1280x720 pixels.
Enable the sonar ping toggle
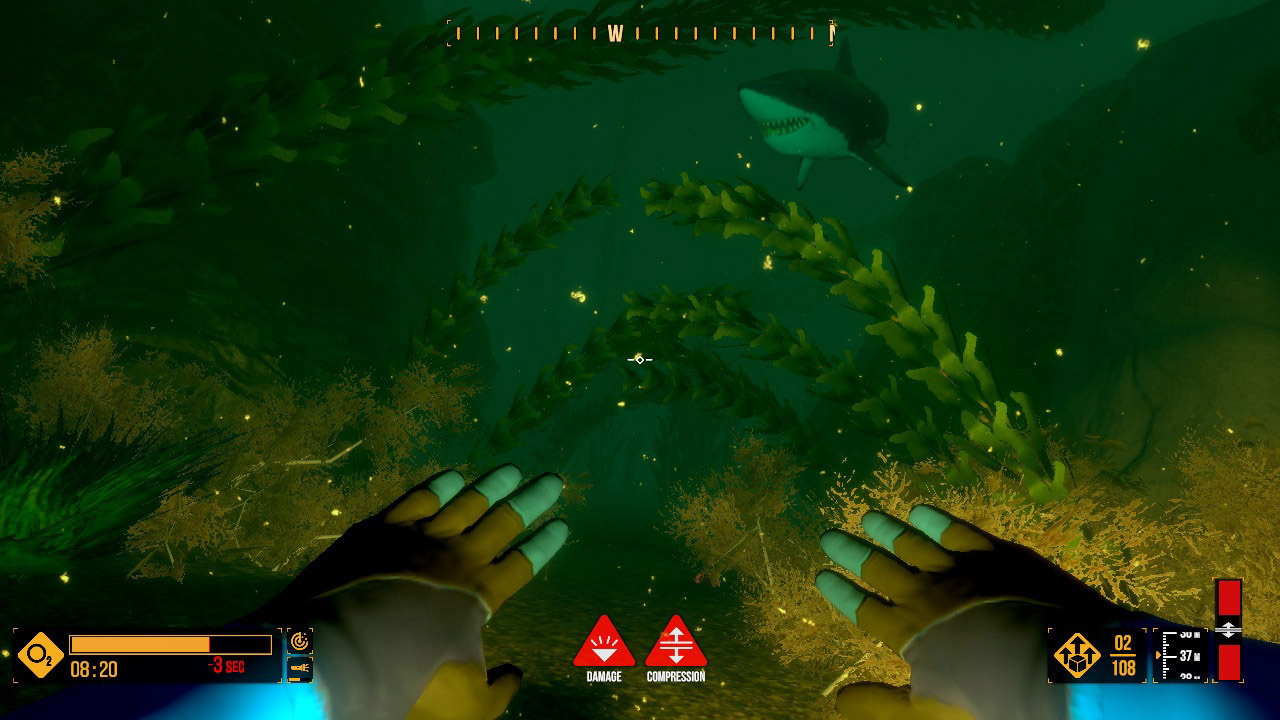point(300,639)
